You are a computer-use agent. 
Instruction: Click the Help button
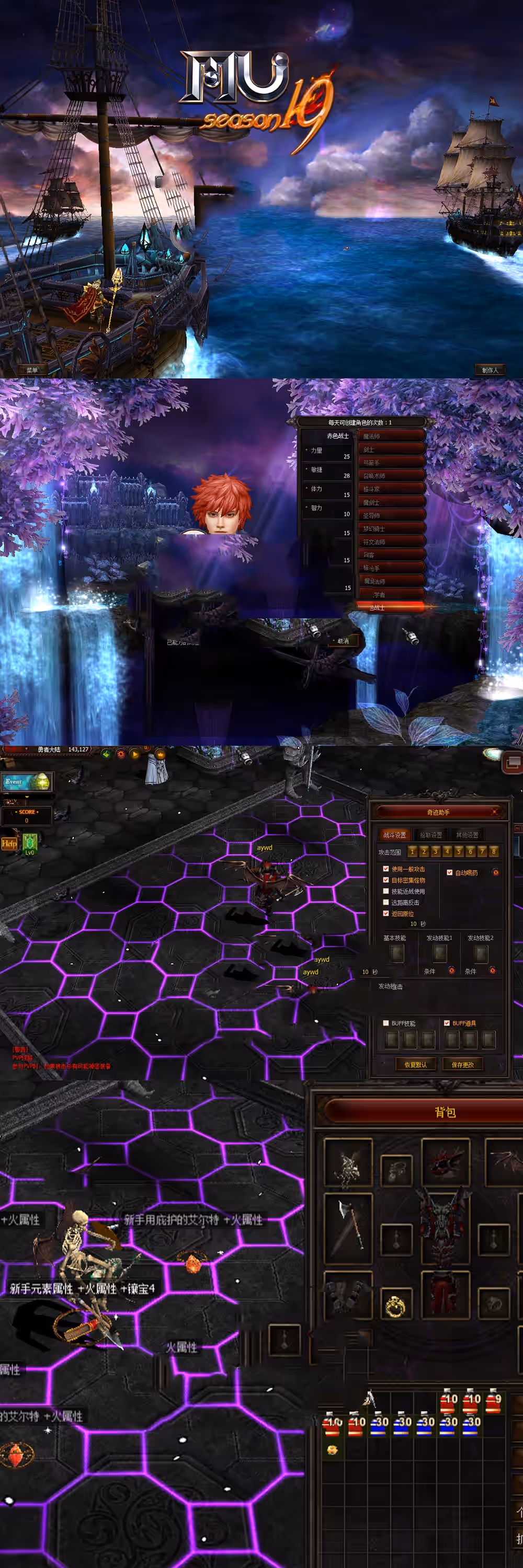click(9, 843)
